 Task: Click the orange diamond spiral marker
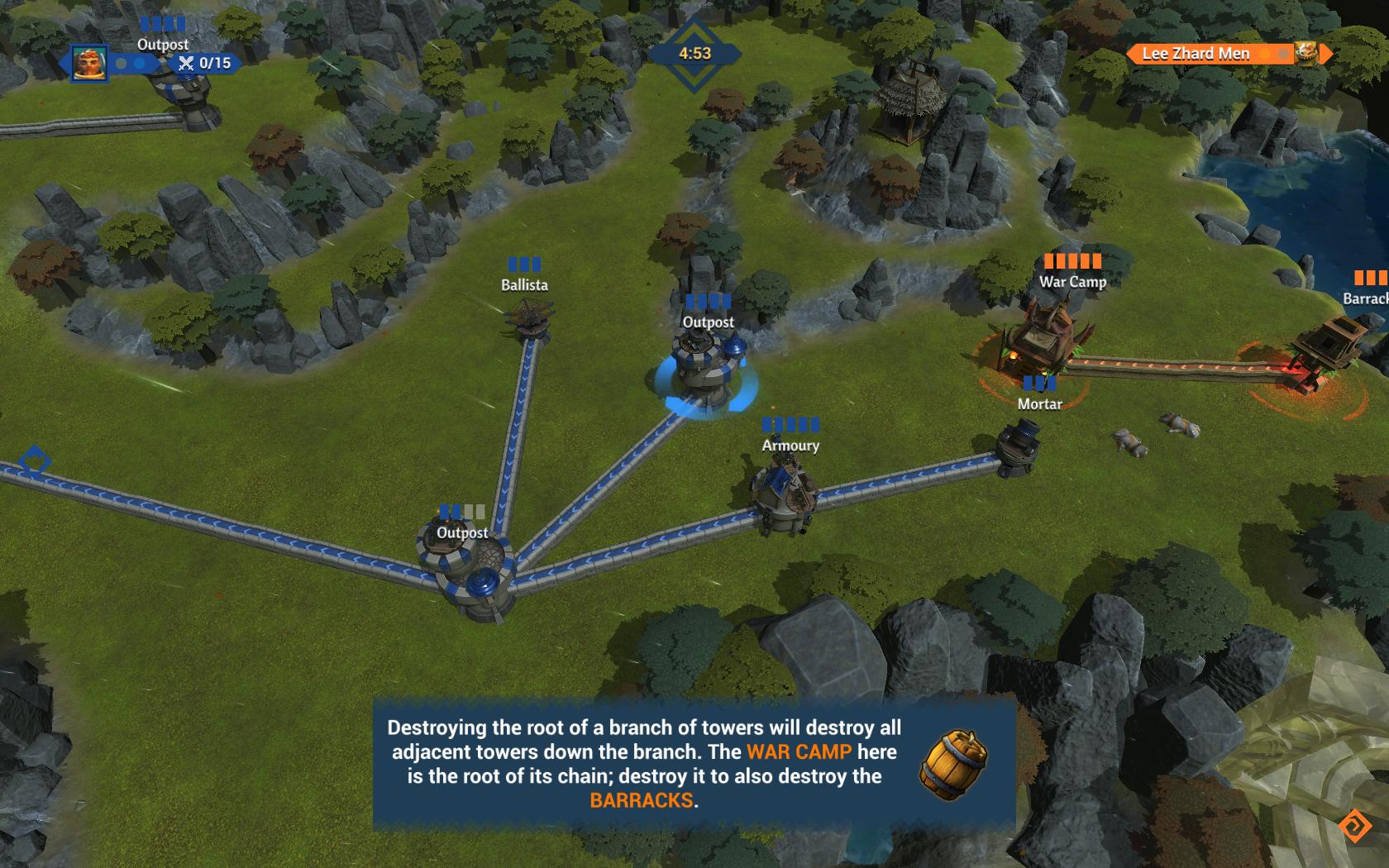pyautogui.click(x=1355, y=825)
